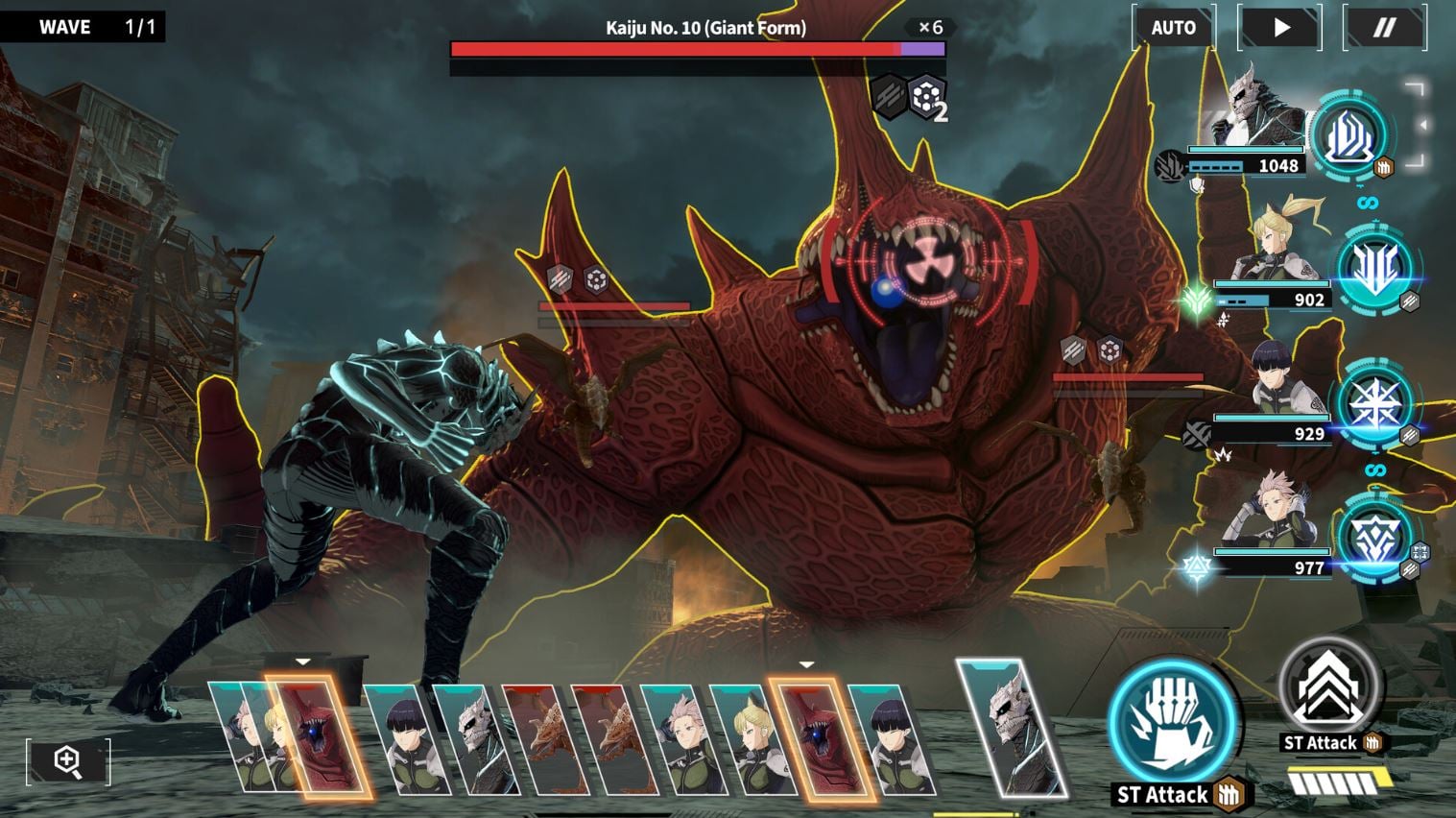Click the hexagonal debuff icon beside the x6 counter
This screenshot has height=818, width=1456.
[x=924, y=97]
